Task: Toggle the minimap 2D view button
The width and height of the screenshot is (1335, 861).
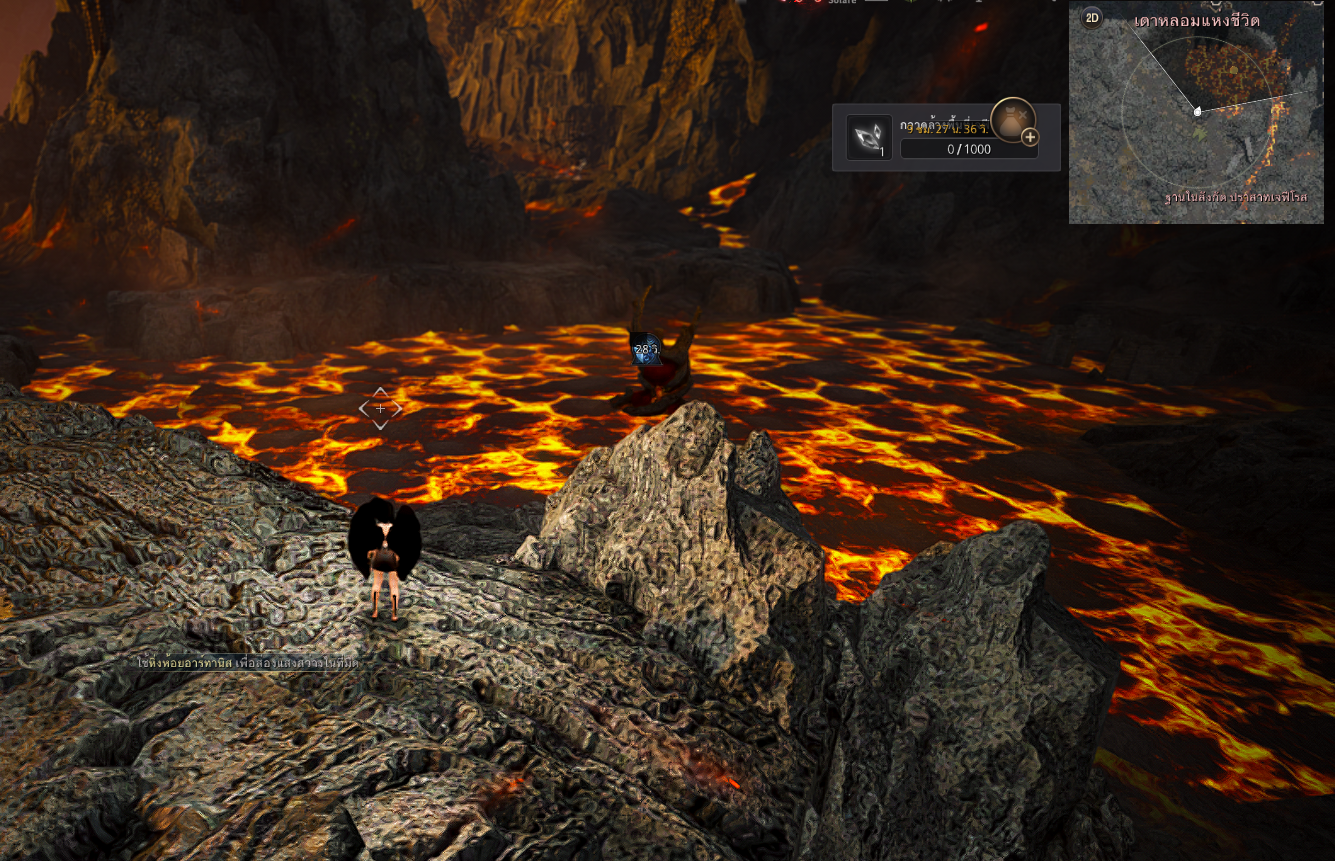Action: (x=1092, y=17)
